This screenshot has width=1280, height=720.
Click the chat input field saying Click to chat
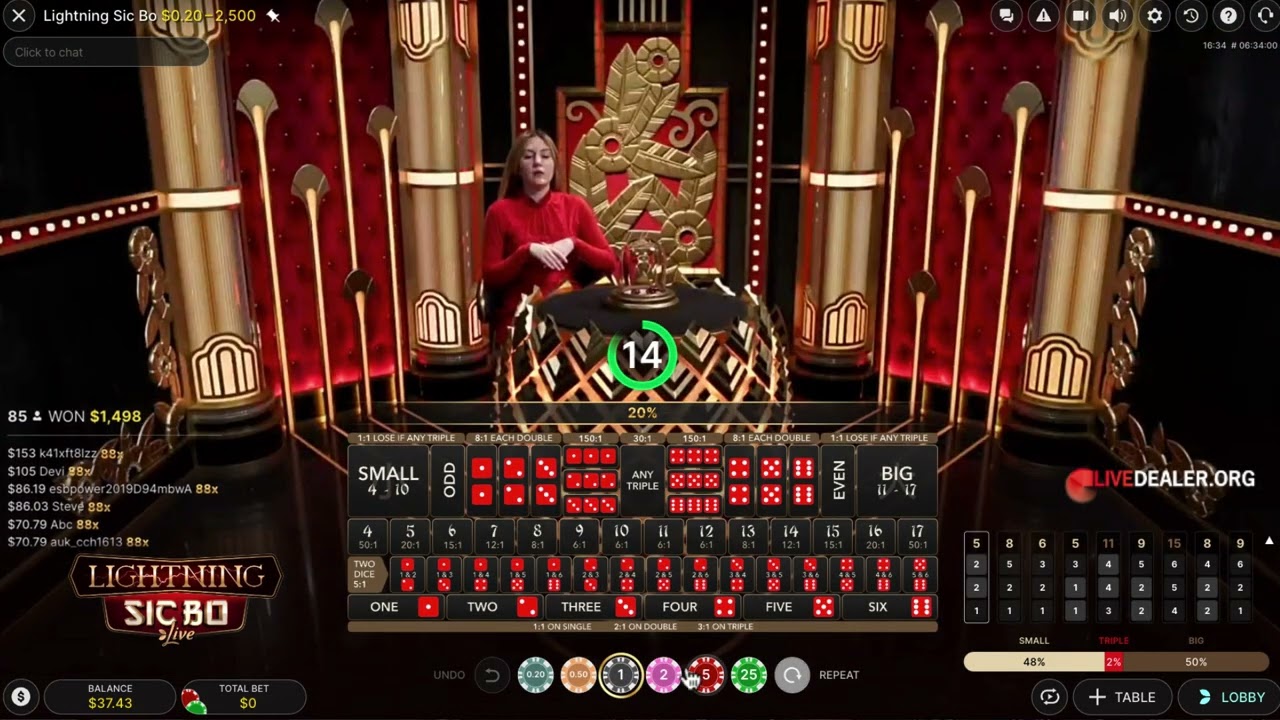105,52
